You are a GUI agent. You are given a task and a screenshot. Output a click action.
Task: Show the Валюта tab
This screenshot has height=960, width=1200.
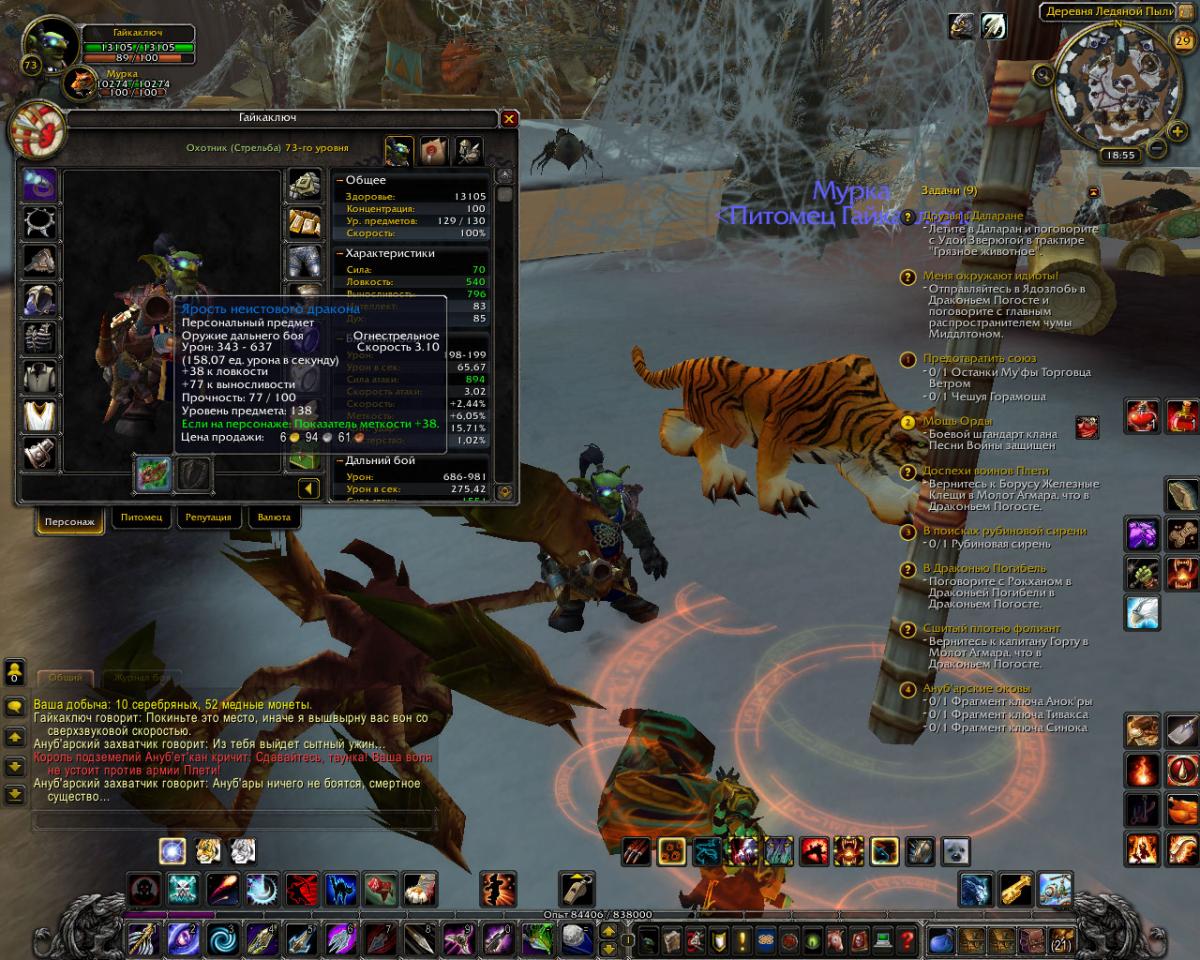pos(273,518)
